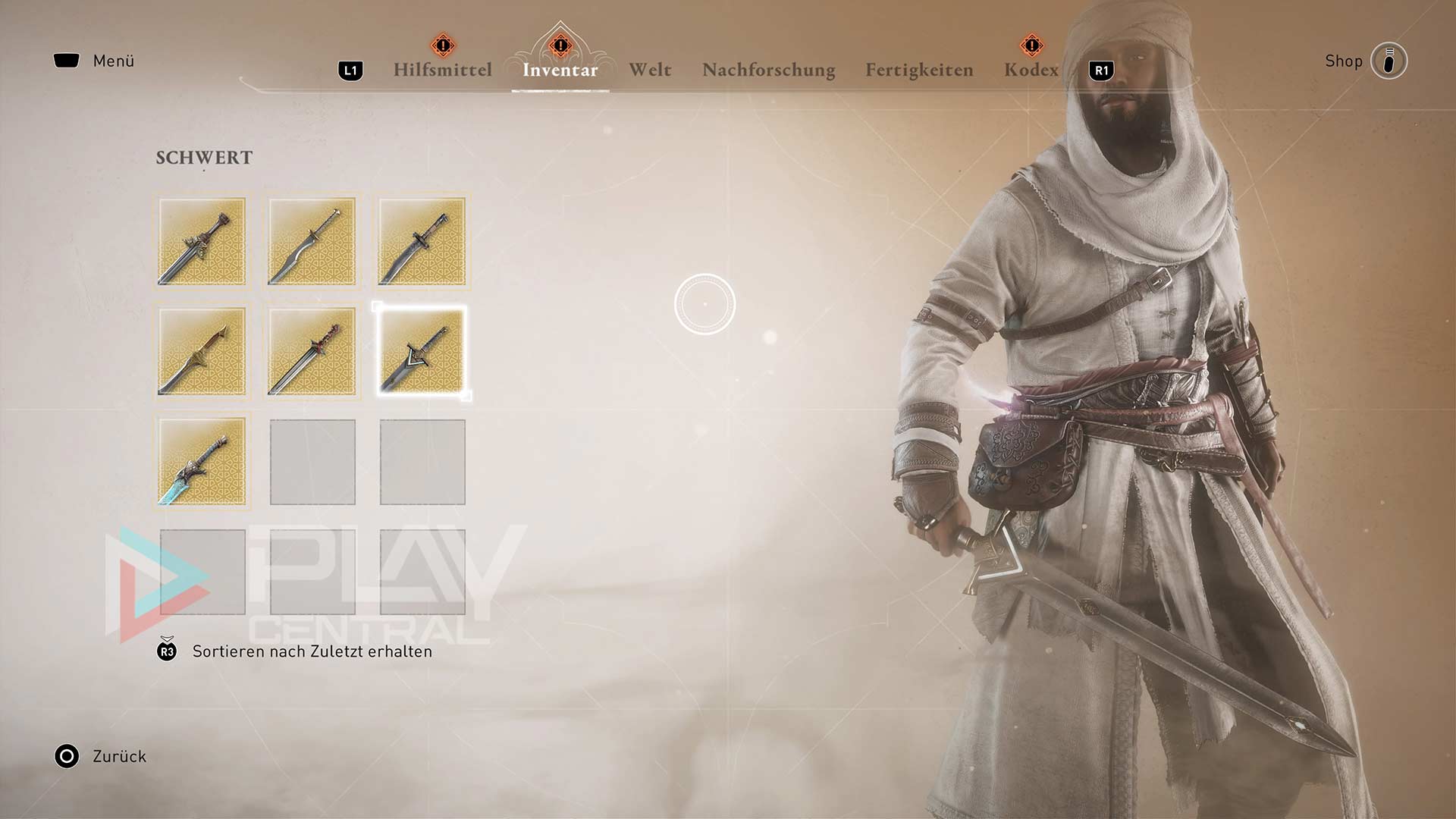Pick the red-hilted sword slot

(312, 352)
